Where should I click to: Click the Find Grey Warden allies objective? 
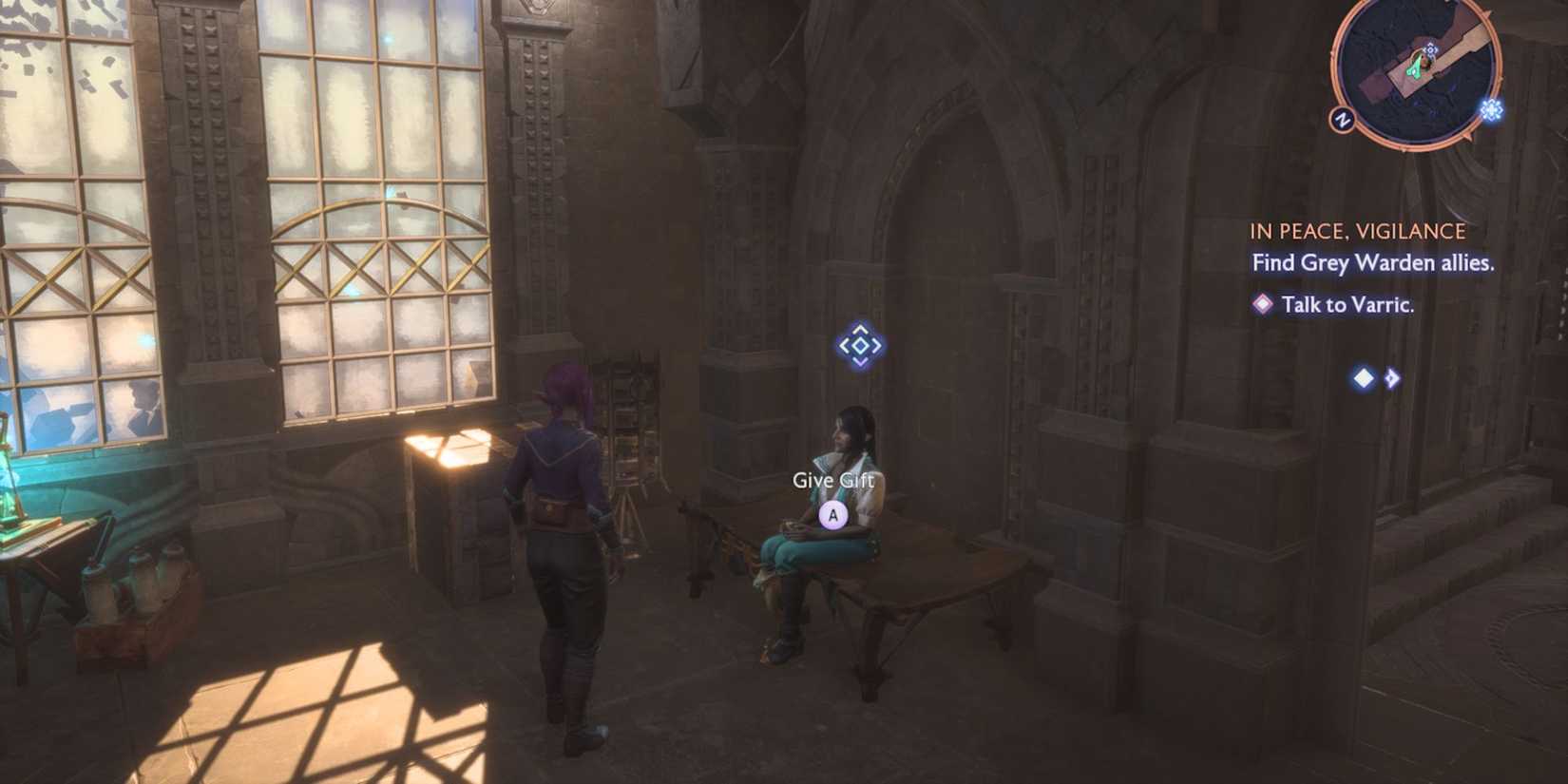pos(1371,264)
